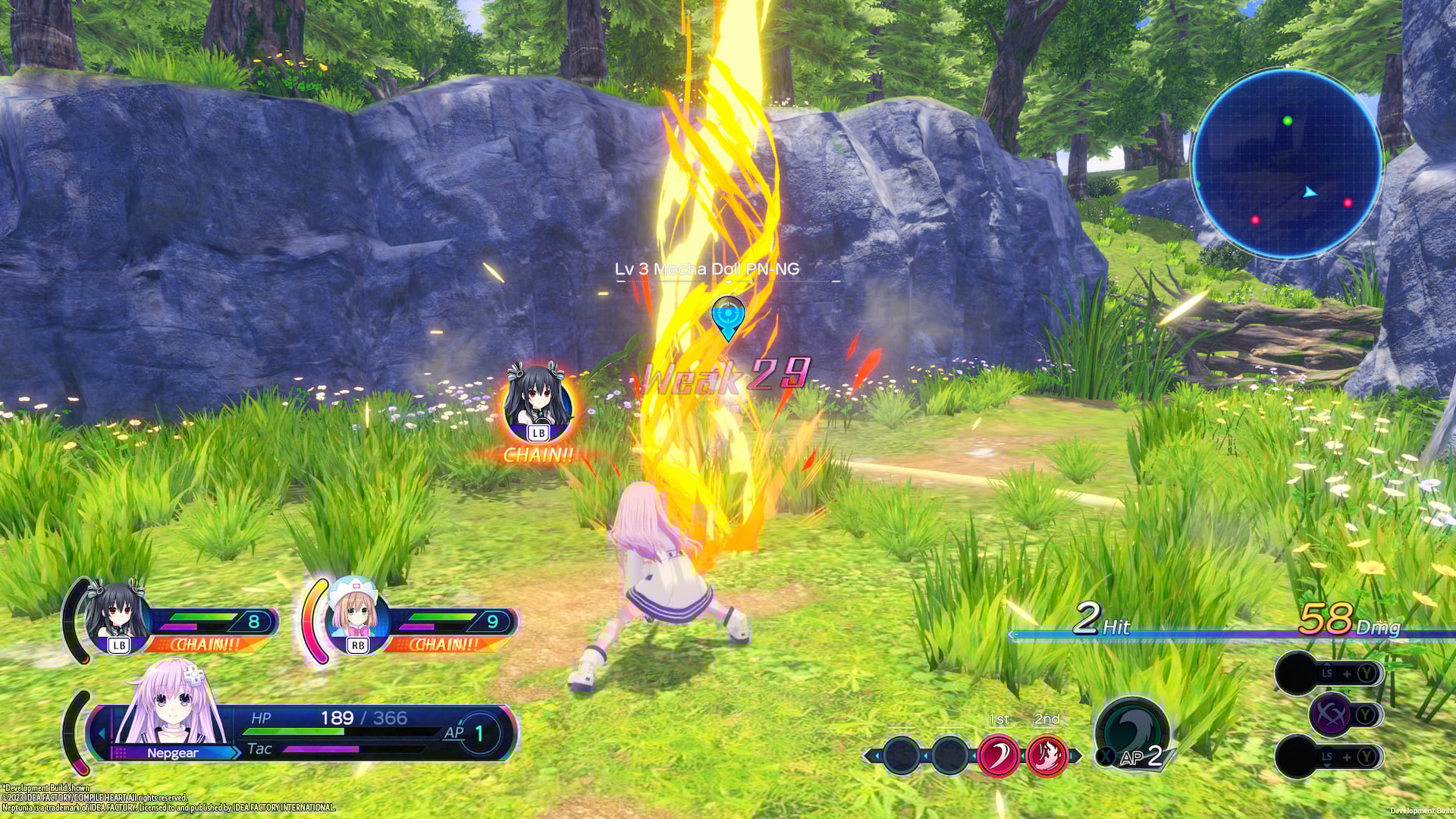This screenshot has width=1456, height=819.
Task: Click Nepgear's character portrait
Action: click(173, 706)
